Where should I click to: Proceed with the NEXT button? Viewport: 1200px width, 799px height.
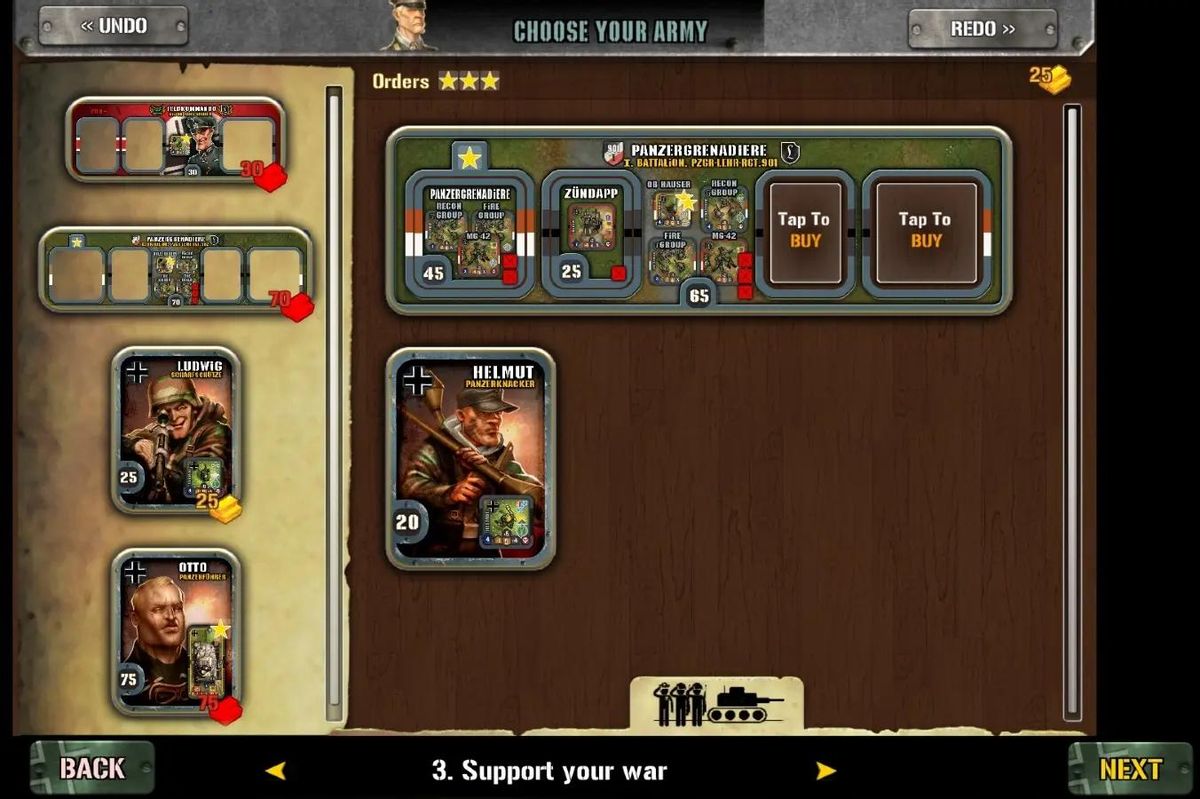point(1130,768)
